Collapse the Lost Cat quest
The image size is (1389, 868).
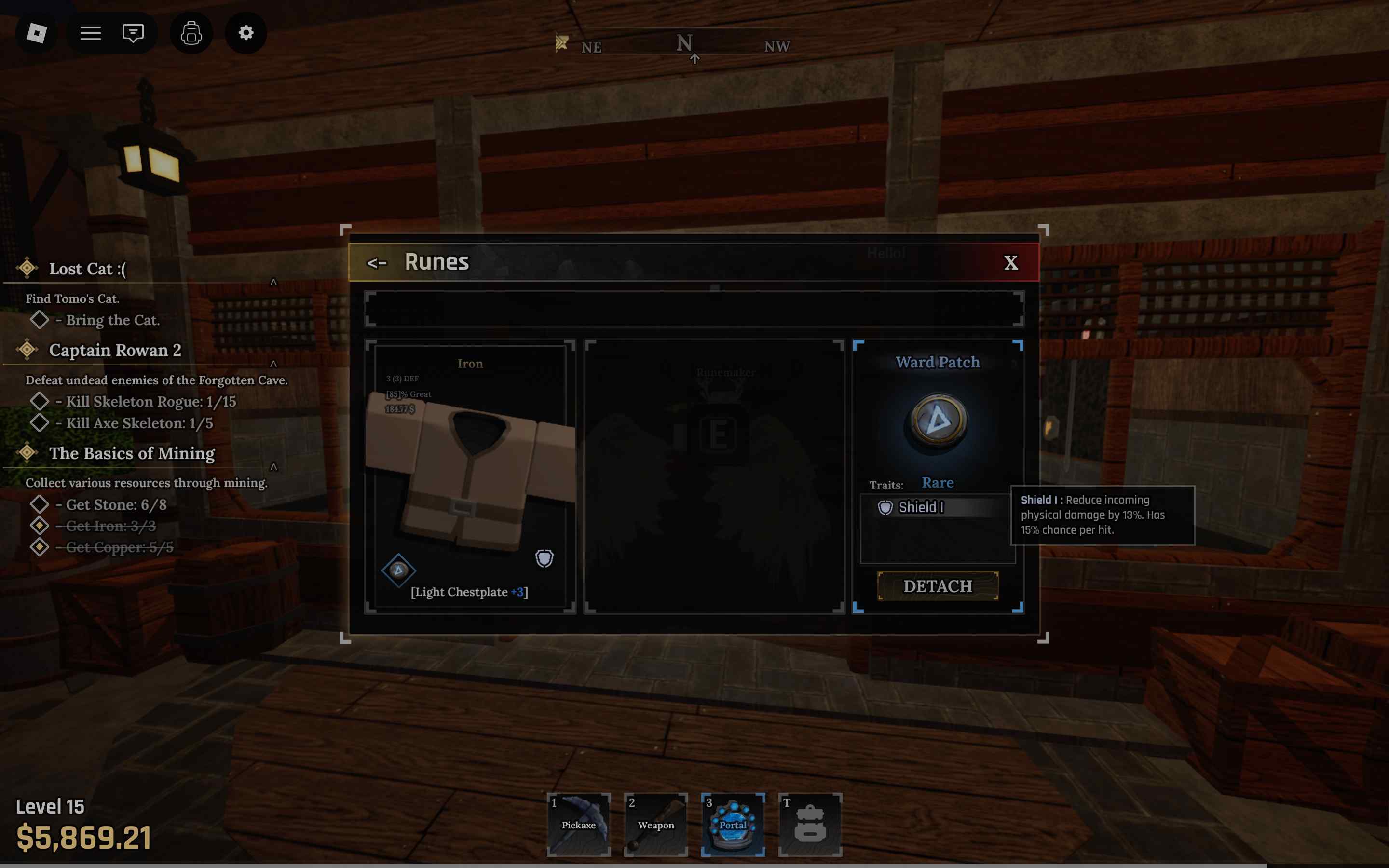click(273, 282)
